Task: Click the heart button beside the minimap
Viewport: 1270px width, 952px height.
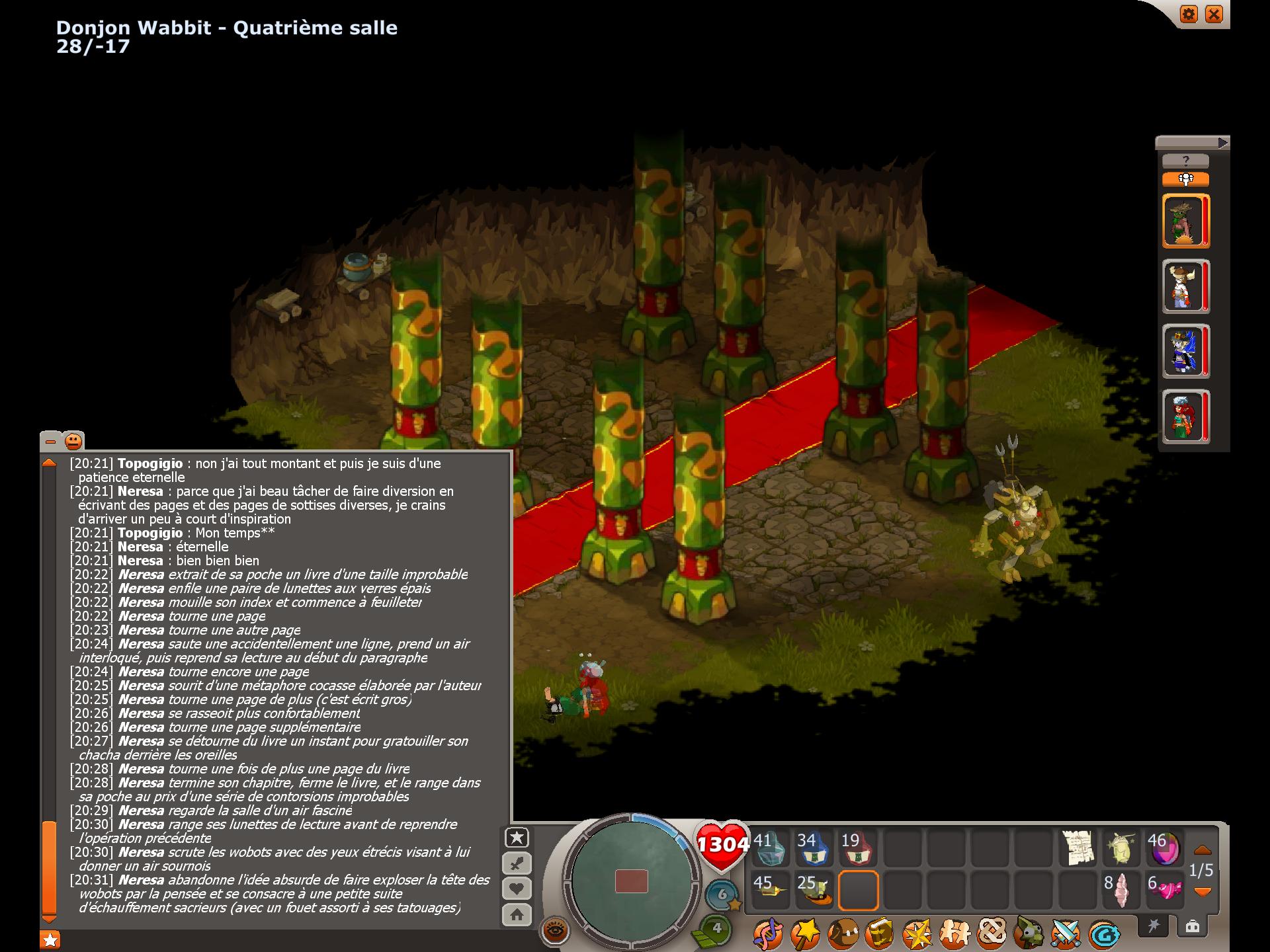Action: [517, 889]
